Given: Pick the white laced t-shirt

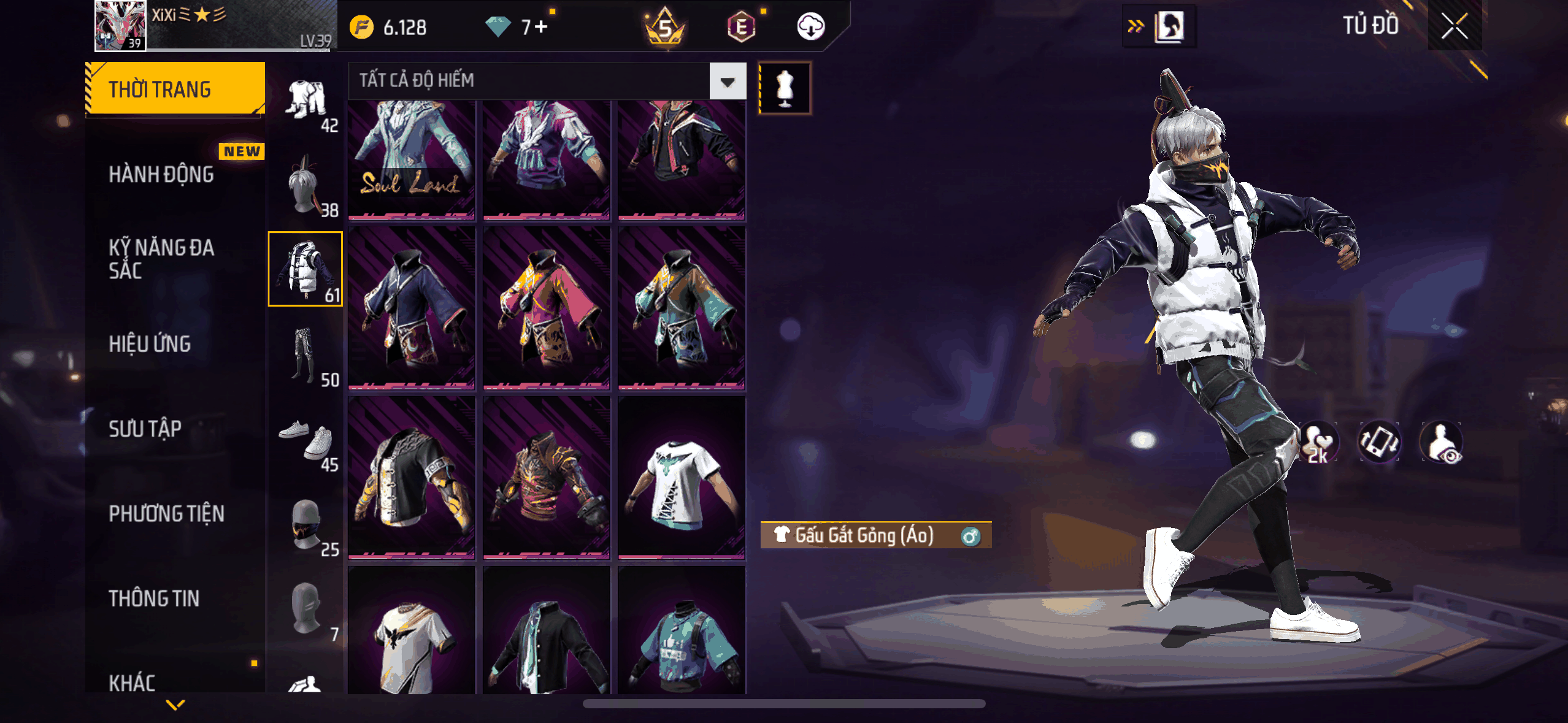Looking at the screenshot, I should (x=681, y=478).
